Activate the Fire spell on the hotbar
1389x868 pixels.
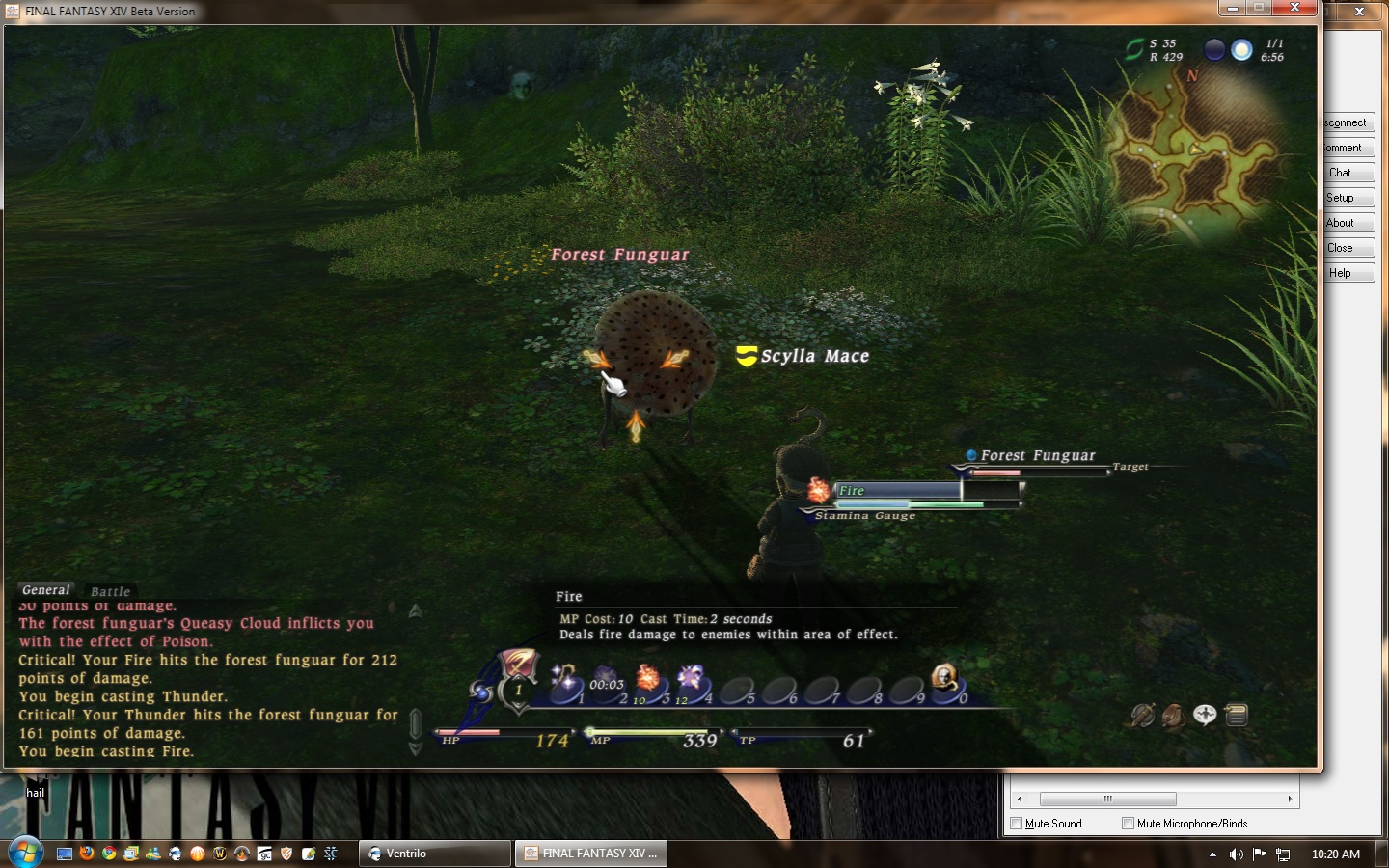pyautogui.click(x=648, y=679)
